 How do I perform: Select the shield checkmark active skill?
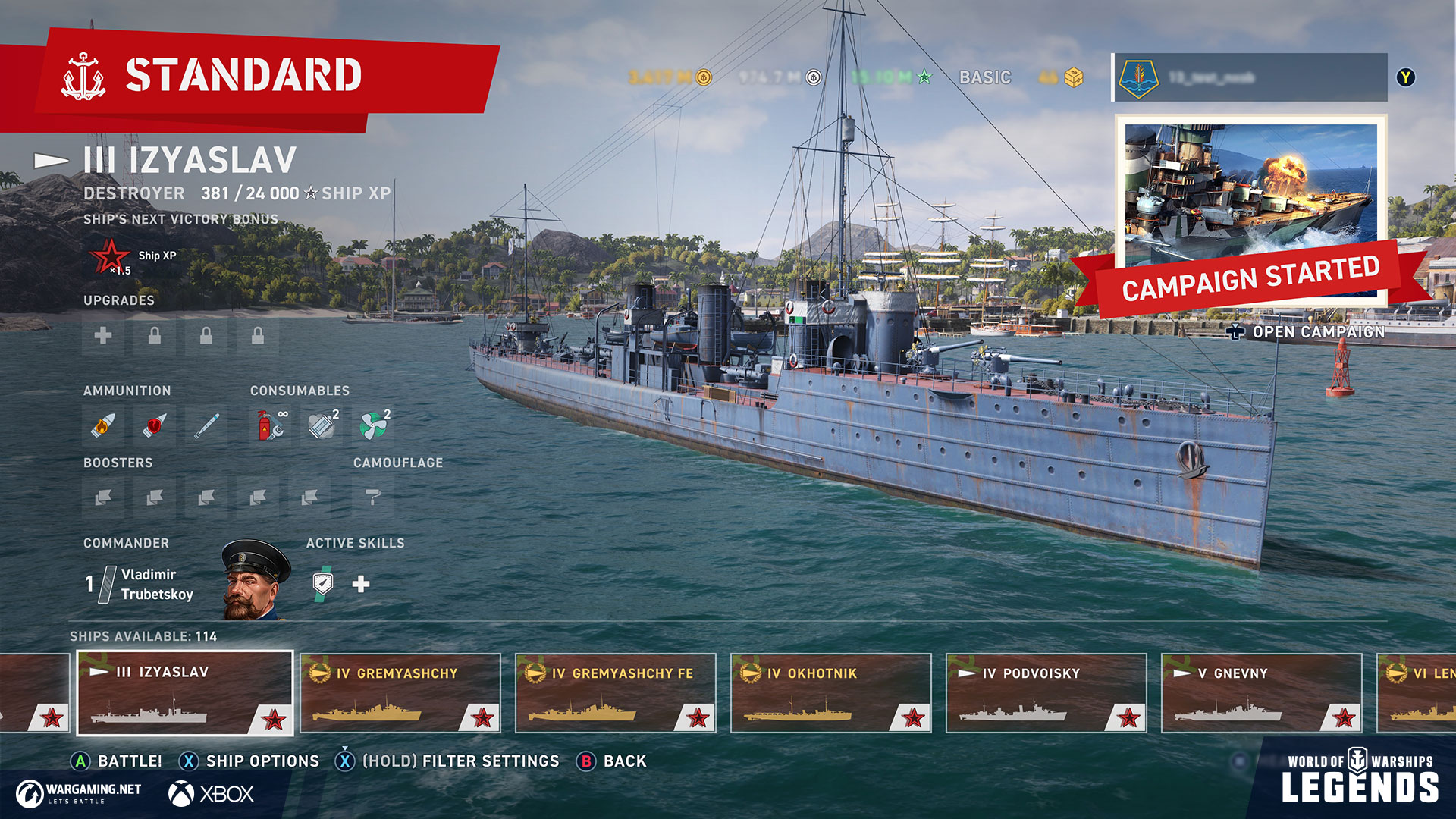pos(323,583)
